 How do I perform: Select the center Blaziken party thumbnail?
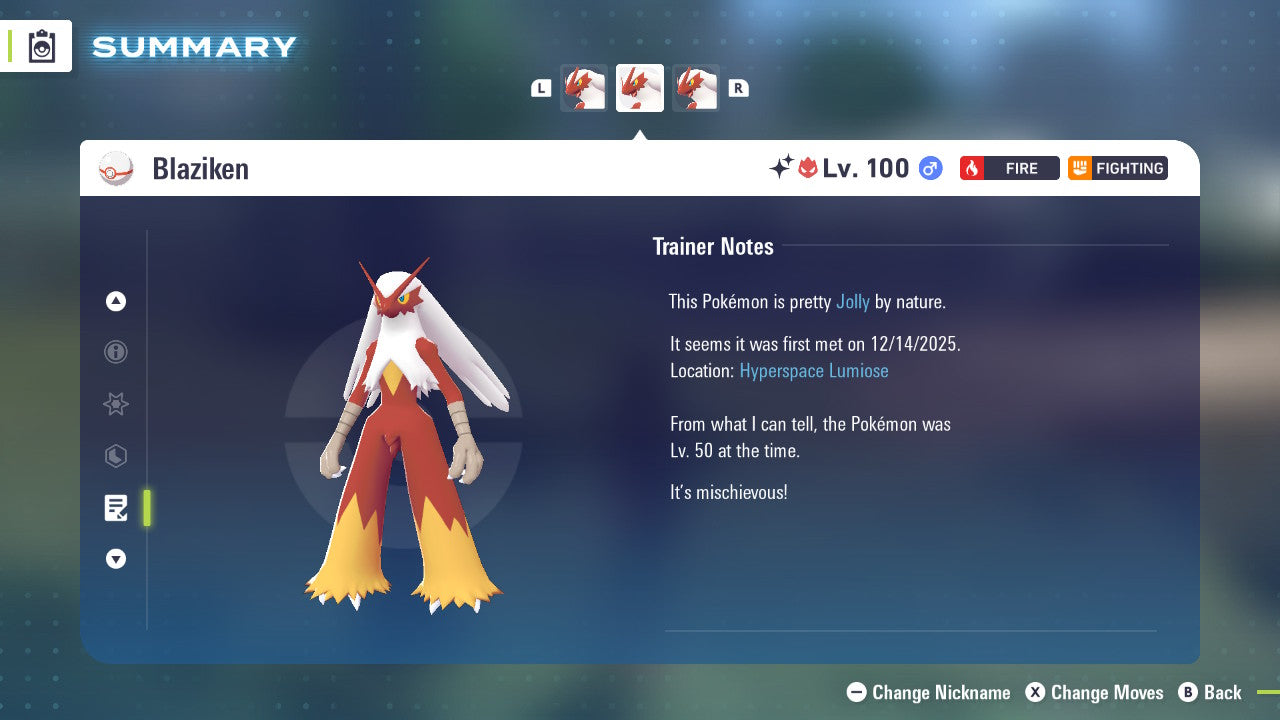639,88
